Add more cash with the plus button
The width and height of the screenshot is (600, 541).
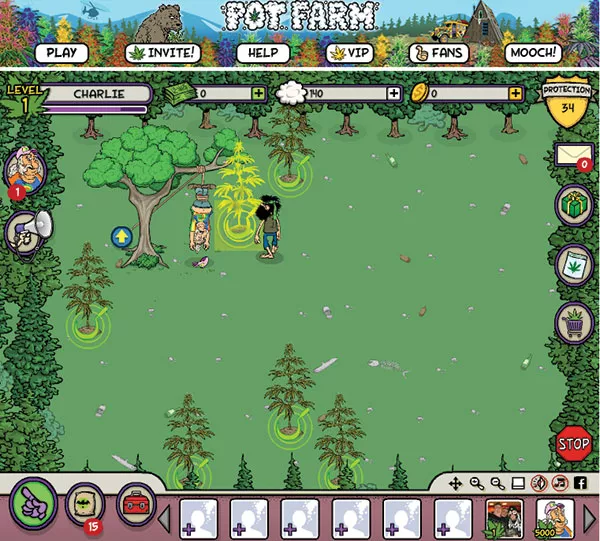pos(259,93)
